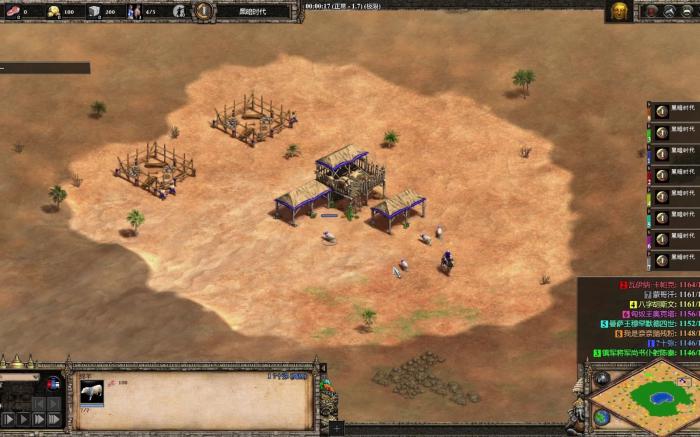This screenshot has height=437, width=700.
Task: Click the red round button top-right
Action: coord(650,11)
